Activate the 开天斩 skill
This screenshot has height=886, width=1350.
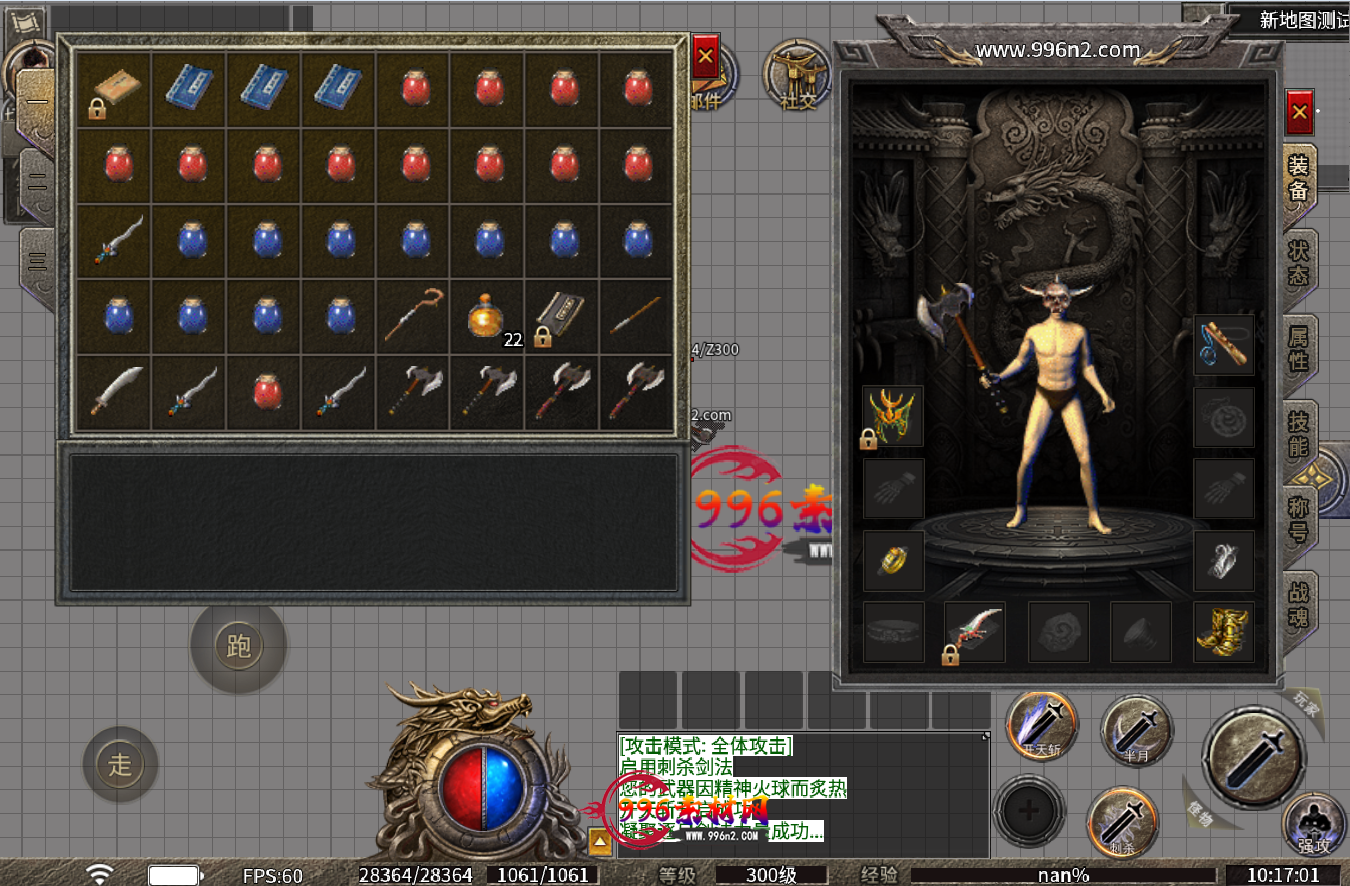pyautogui.click(x=1041, y=727)
